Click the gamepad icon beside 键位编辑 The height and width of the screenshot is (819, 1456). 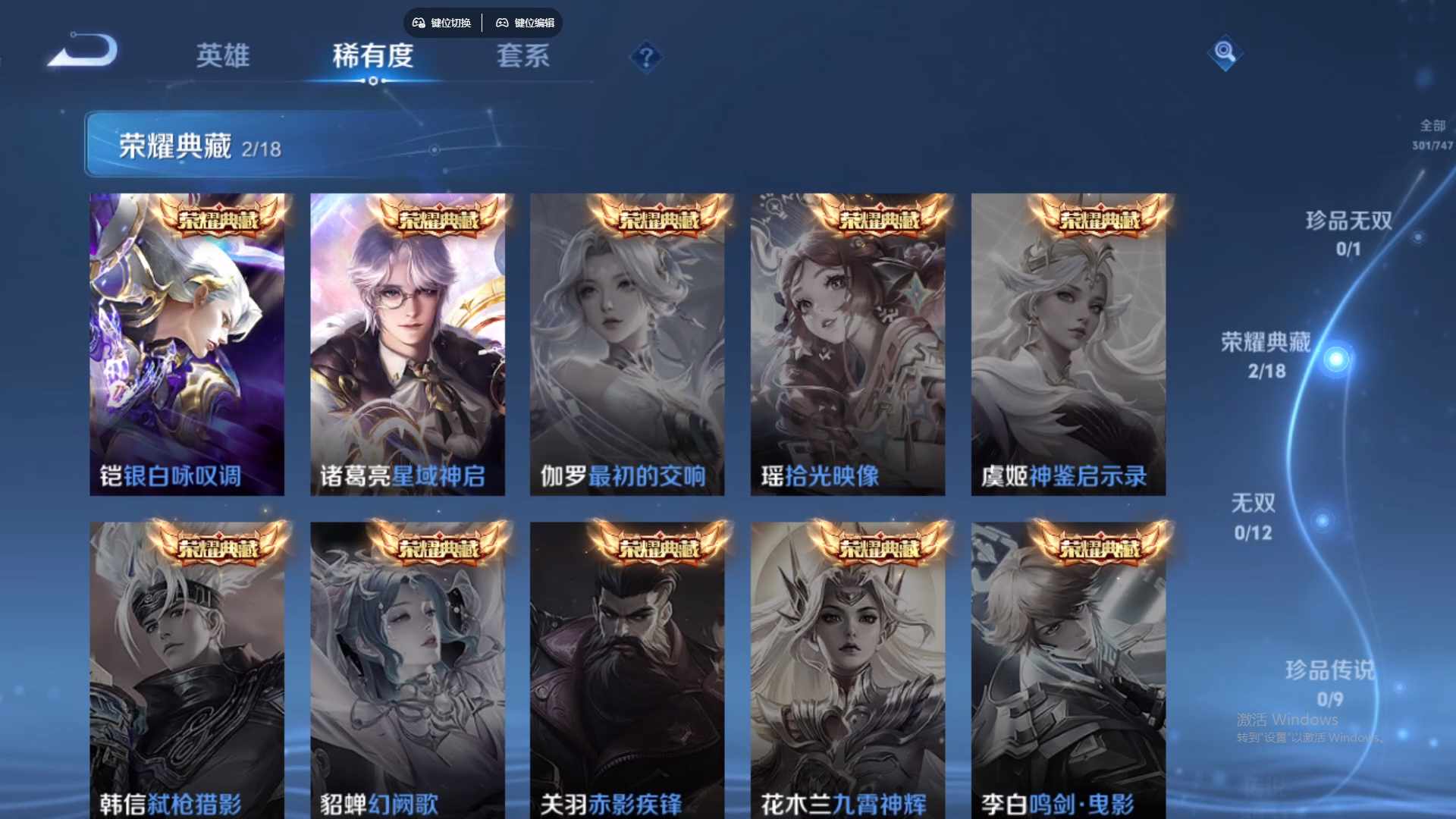click(503, 24)
